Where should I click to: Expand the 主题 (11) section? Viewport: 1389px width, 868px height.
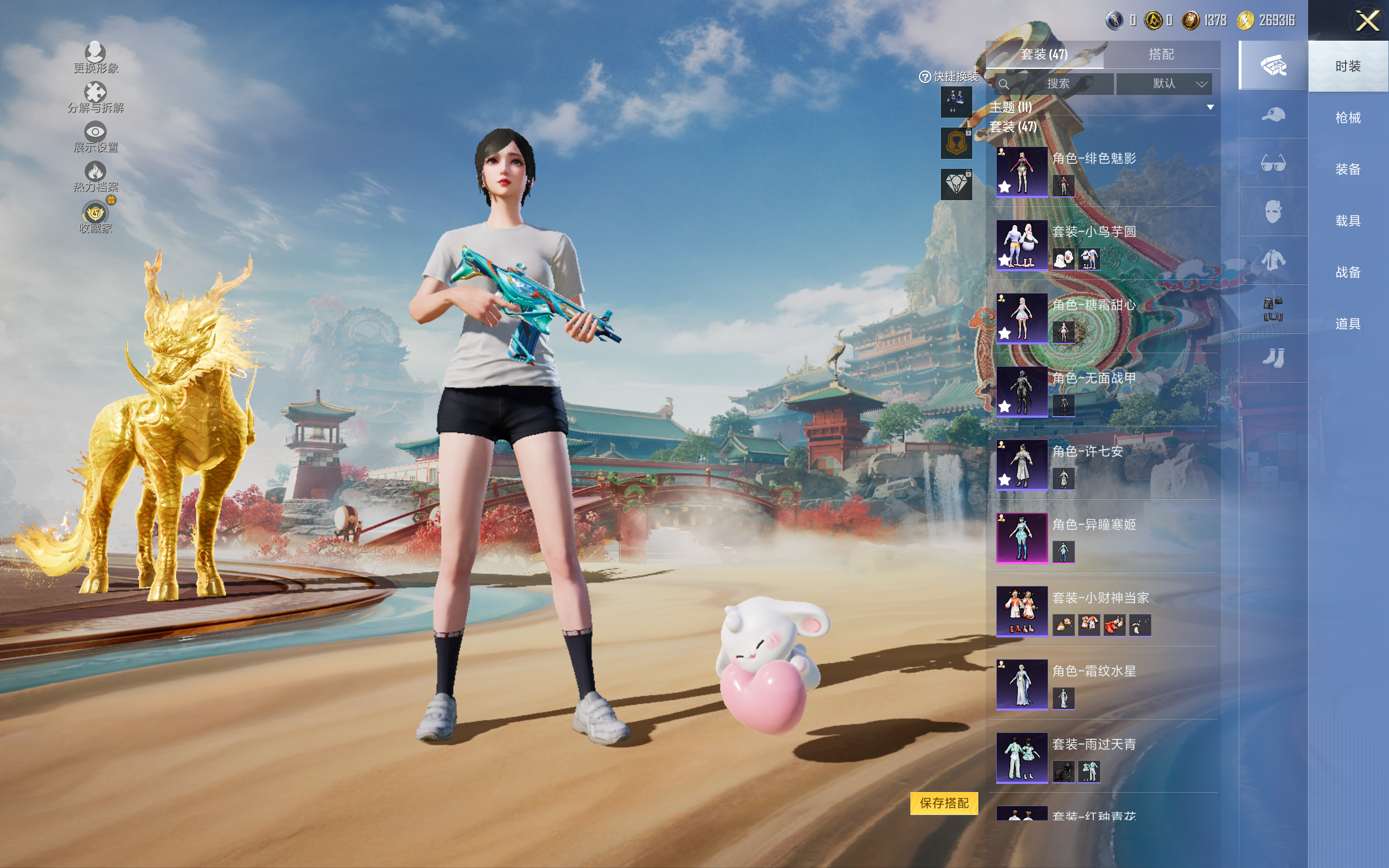click(1210, 107)
